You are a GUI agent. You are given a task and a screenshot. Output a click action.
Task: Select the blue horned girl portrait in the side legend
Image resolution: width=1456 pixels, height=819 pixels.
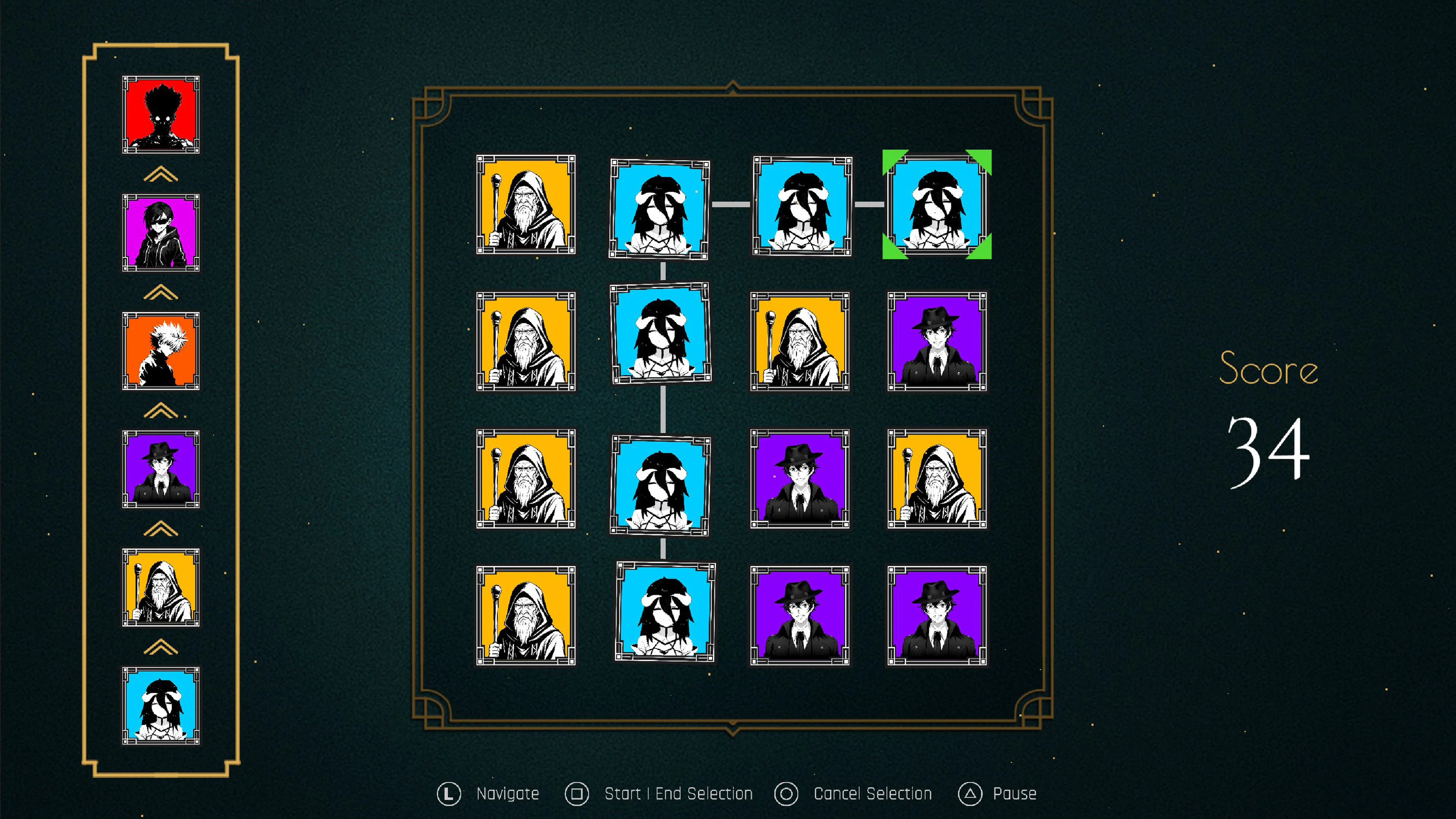click(161, 706)
